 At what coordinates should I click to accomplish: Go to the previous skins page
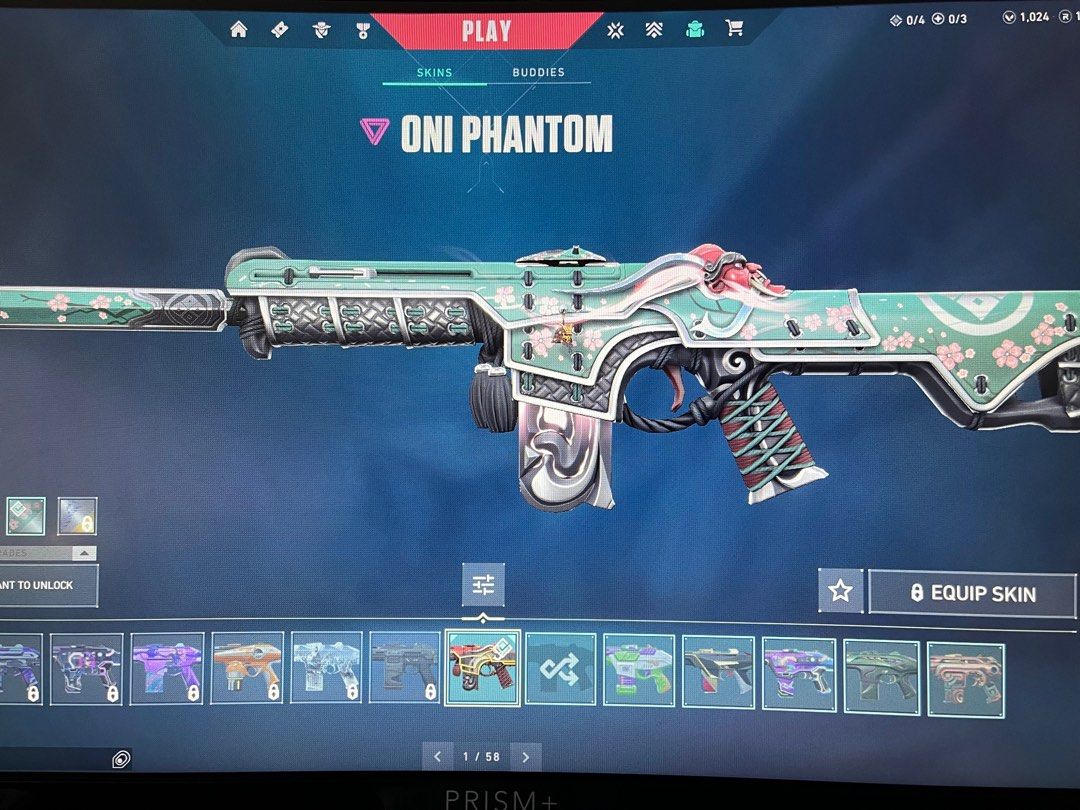(437, 757)
